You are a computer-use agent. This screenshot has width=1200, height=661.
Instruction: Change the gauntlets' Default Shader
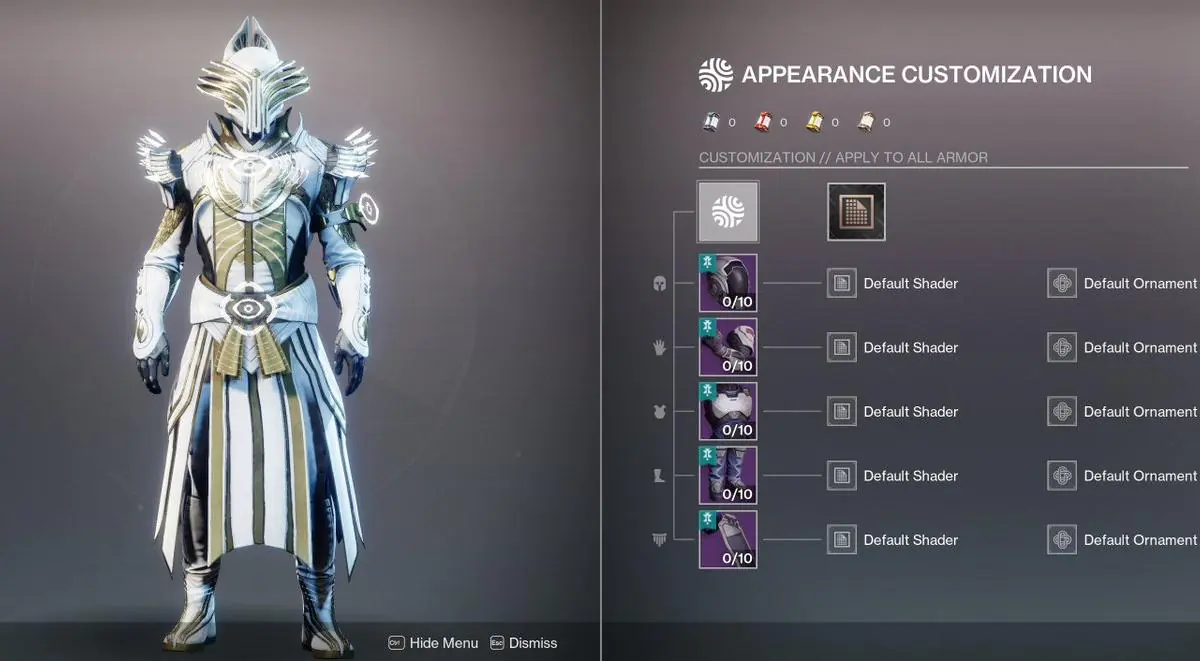pyautogui.click(x=842, y=347)
